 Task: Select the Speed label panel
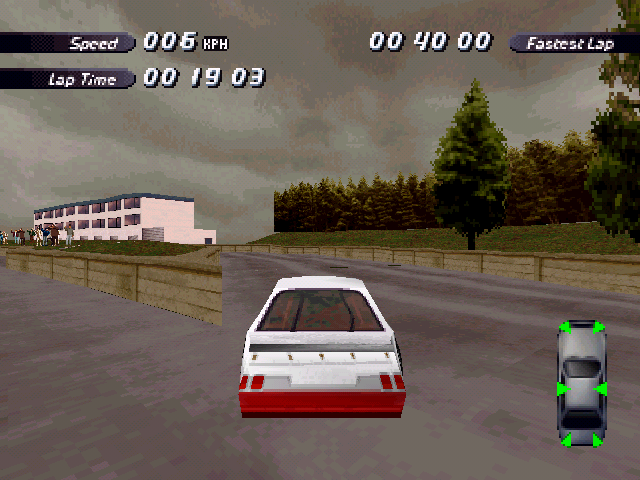click(x=68, y=43)
